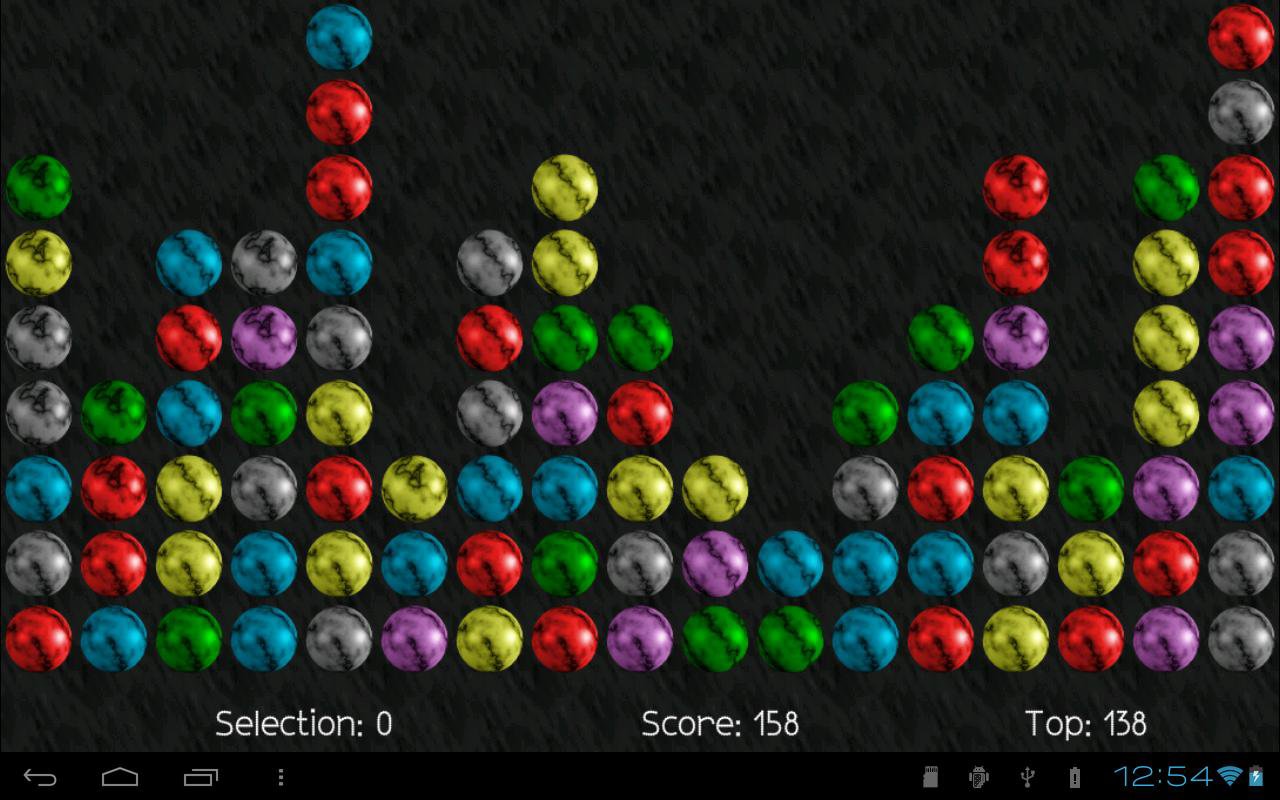1280x800 pixels.
Task: Select the yellow ball topping the middle cluster
Action: coord(565,188)
